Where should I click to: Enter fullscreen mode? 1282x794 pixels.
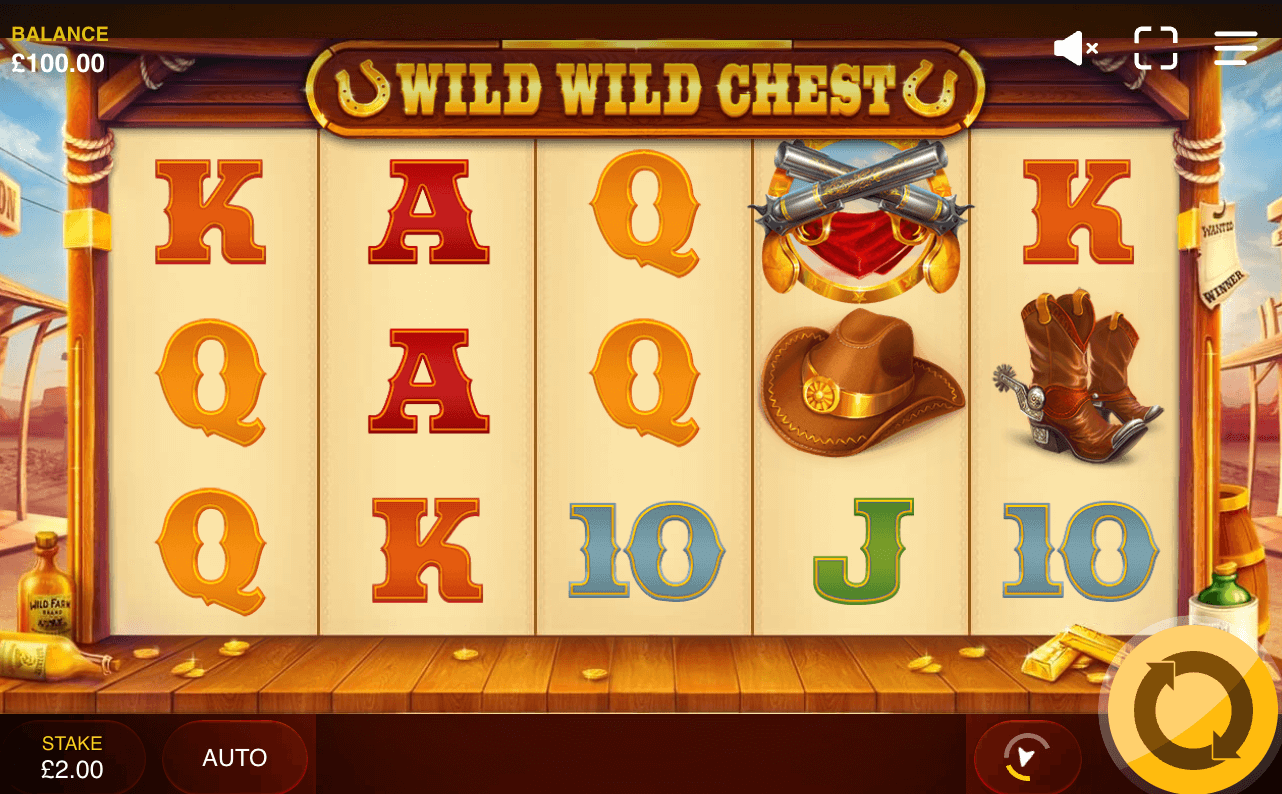coord(1156,47)
